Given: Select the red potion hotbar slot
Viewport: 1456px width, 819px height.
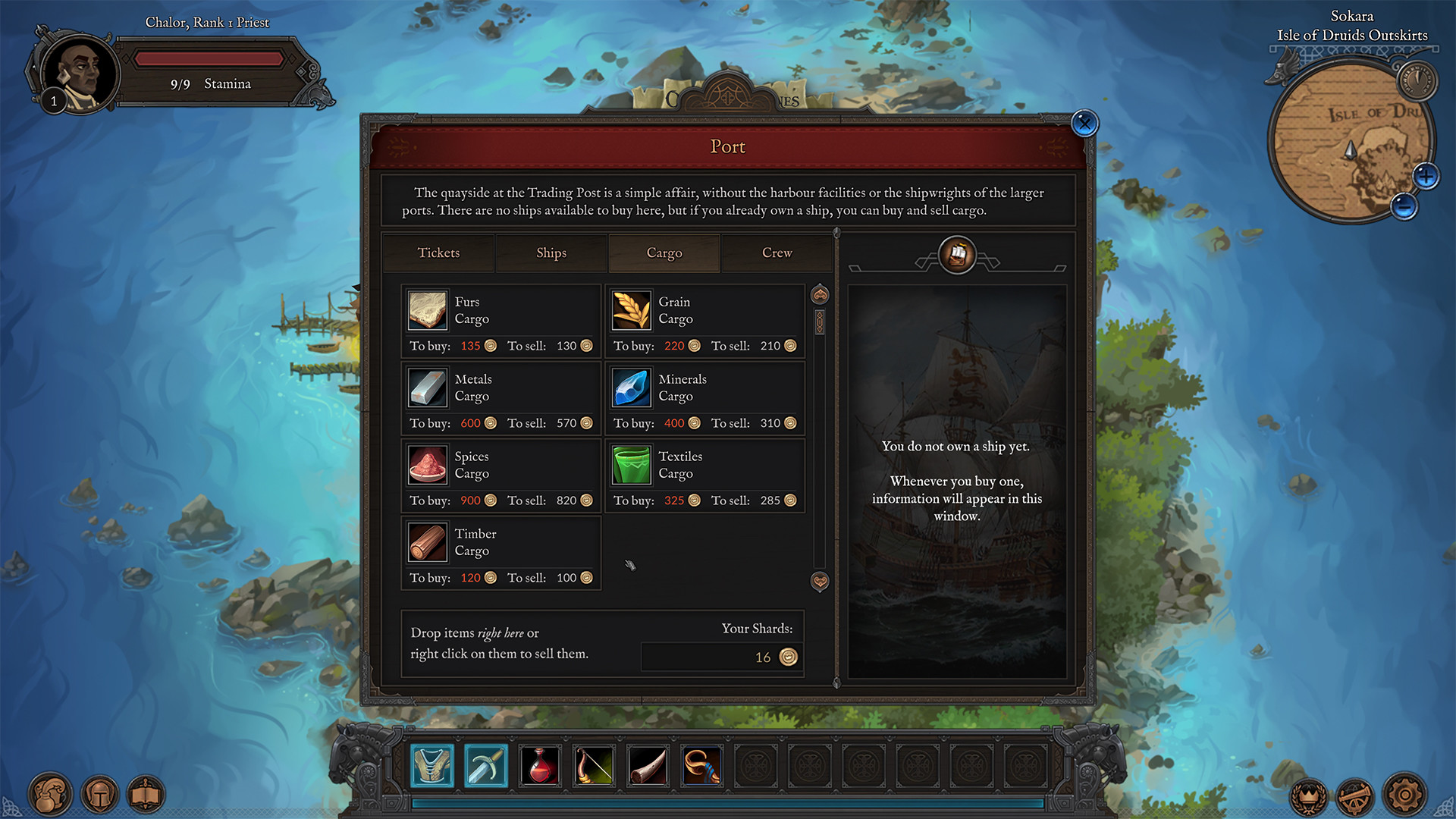Looking at the screenshot, I should [x=540, y=766].
